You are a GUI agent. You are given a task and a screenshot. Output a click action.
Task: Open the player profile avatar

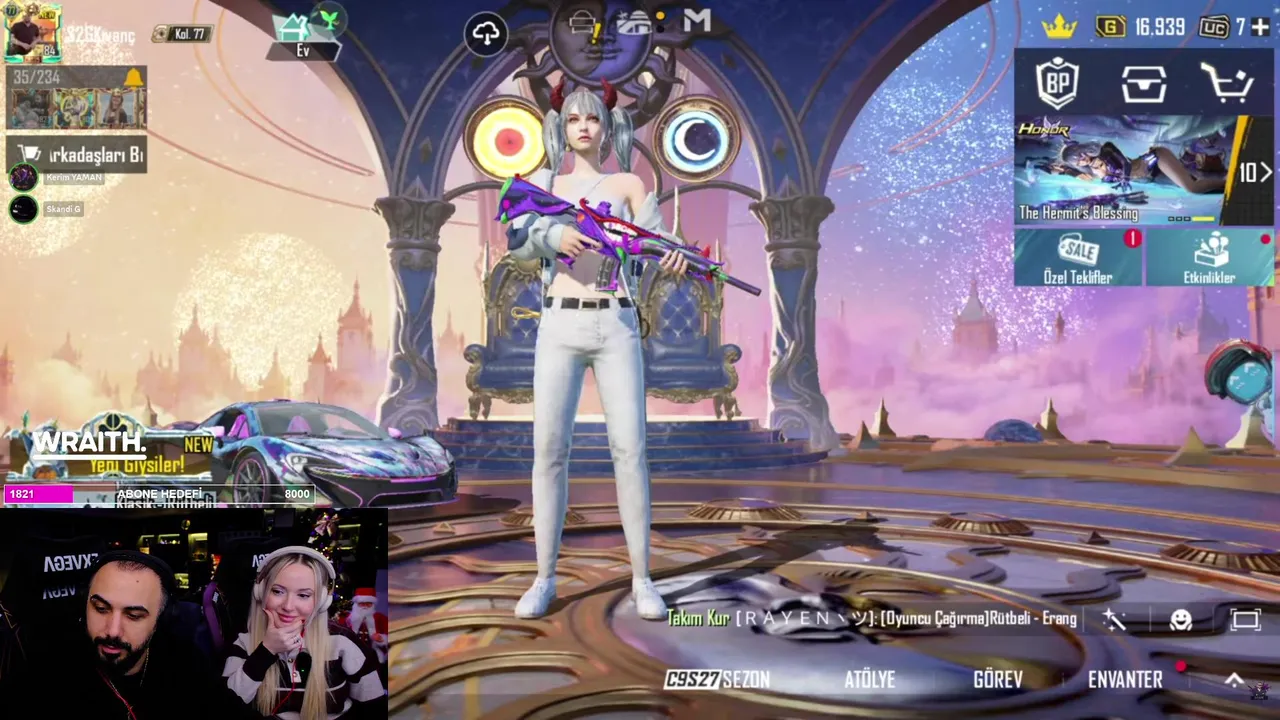click(x=32, y=32)
